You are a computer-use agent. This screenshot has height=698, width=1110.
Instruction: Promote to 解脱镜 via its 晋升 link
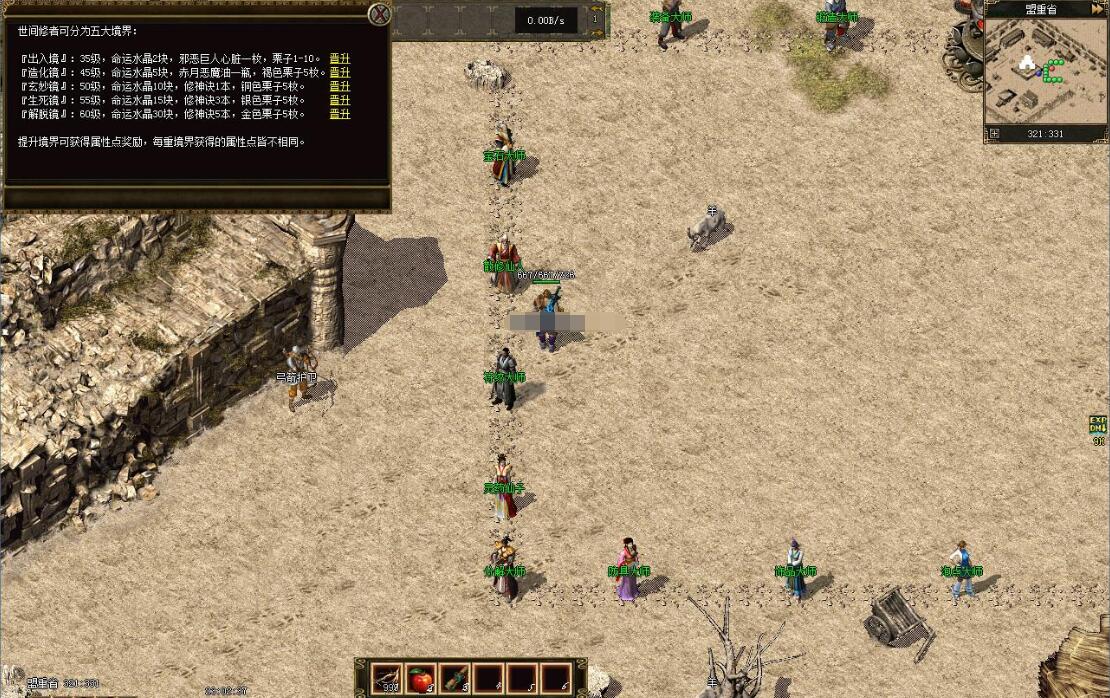[340, 114]
